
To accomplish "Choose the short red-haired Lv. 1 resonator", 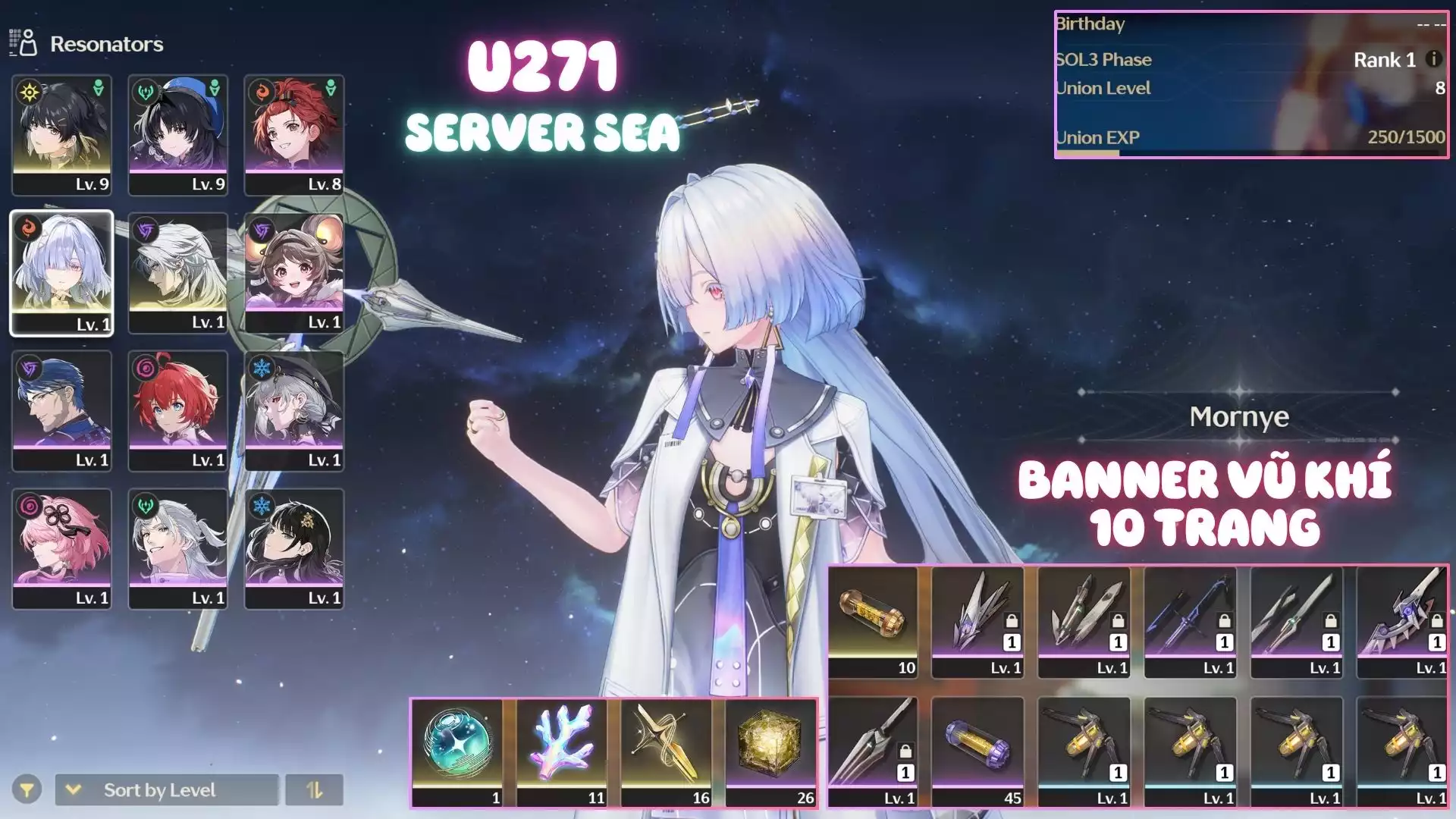I will click(x=178, y=410).
